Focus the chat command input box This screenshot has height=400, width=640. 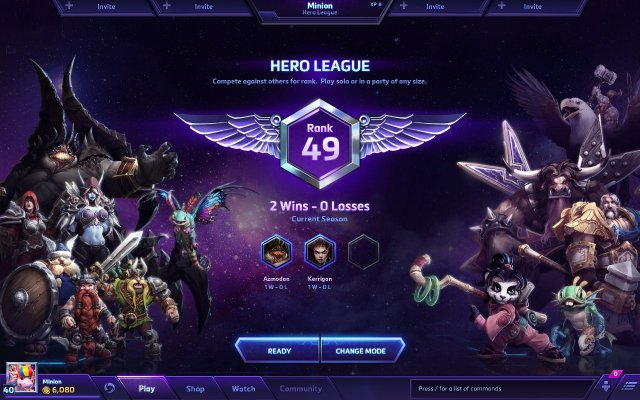pos(500,388)
